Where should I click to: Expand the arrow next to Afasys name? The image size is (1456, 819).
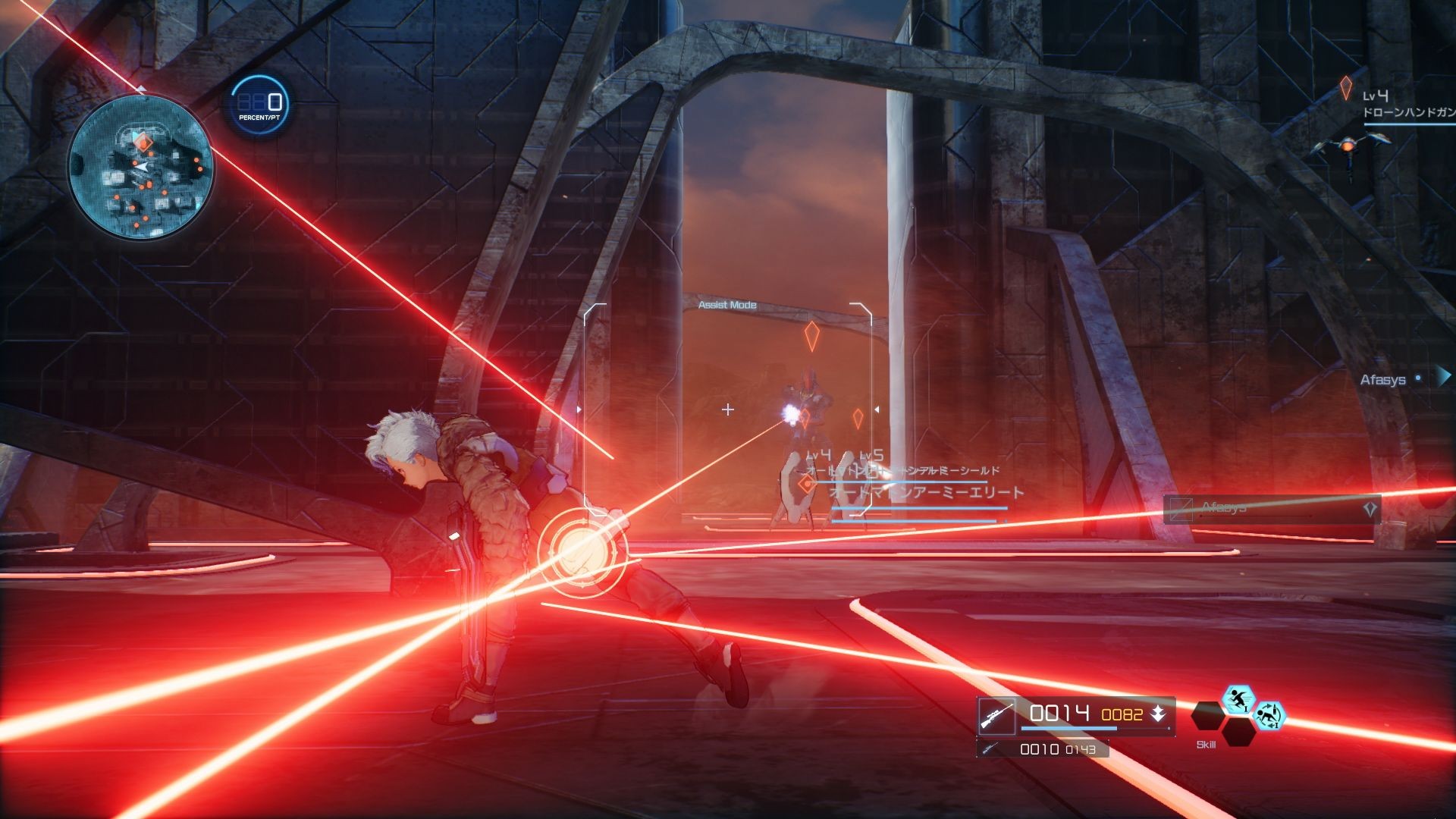[1445, 378]
